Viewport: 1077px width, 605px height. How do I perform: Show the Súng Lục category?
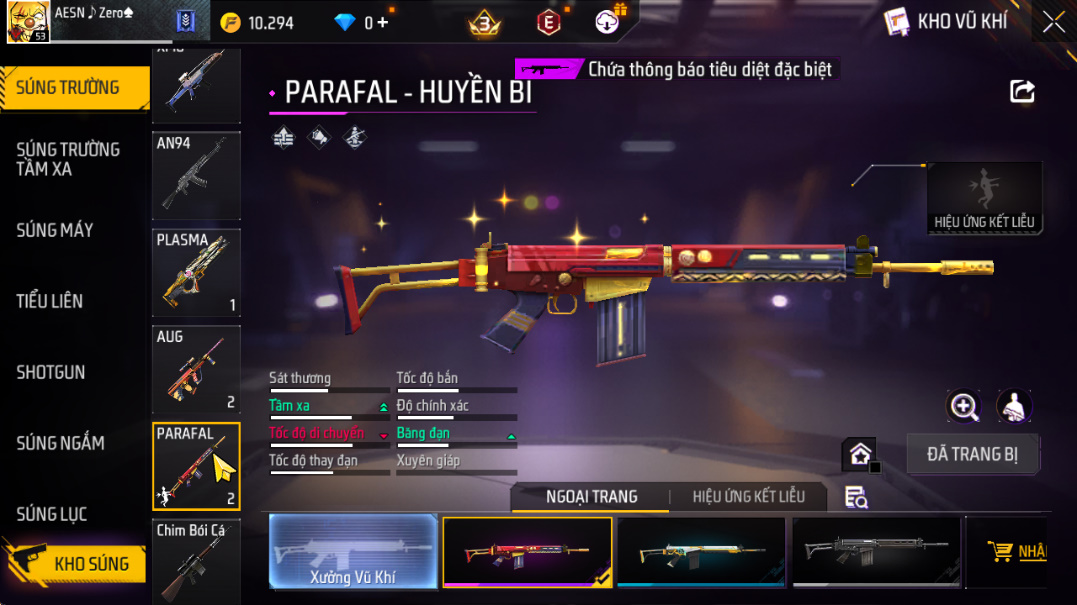coord(52,514)
